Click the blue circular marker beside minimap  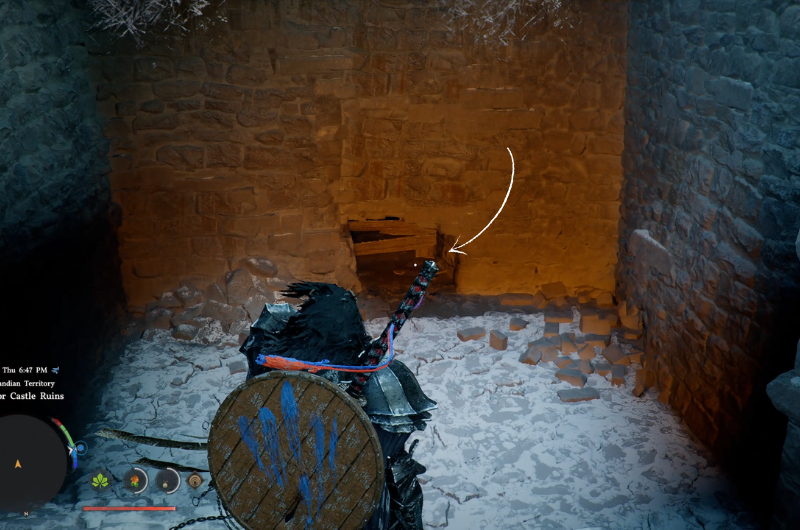81,447
